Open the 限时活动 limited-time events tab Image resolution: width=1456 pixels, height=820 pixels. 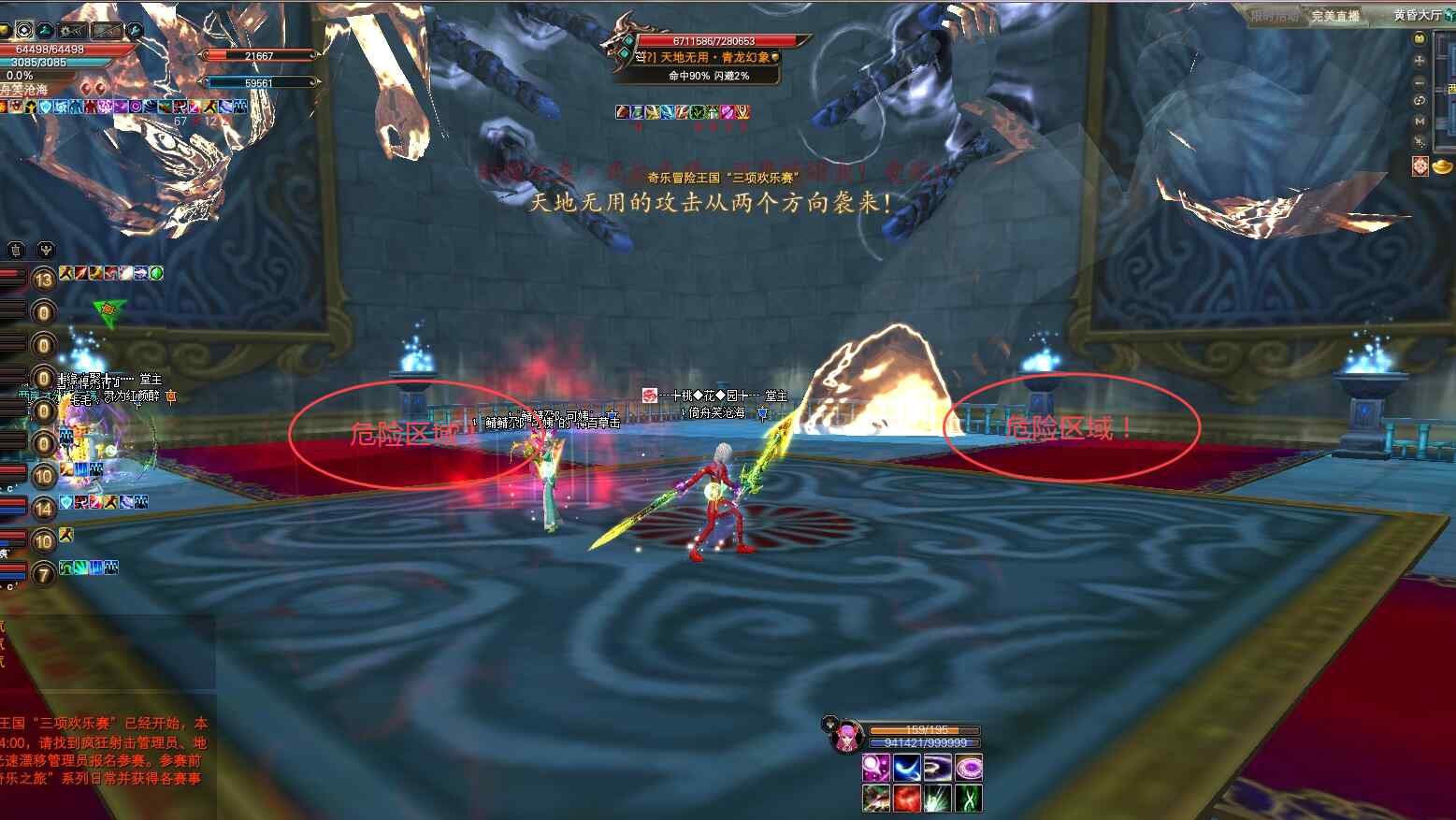(1275, 16)
